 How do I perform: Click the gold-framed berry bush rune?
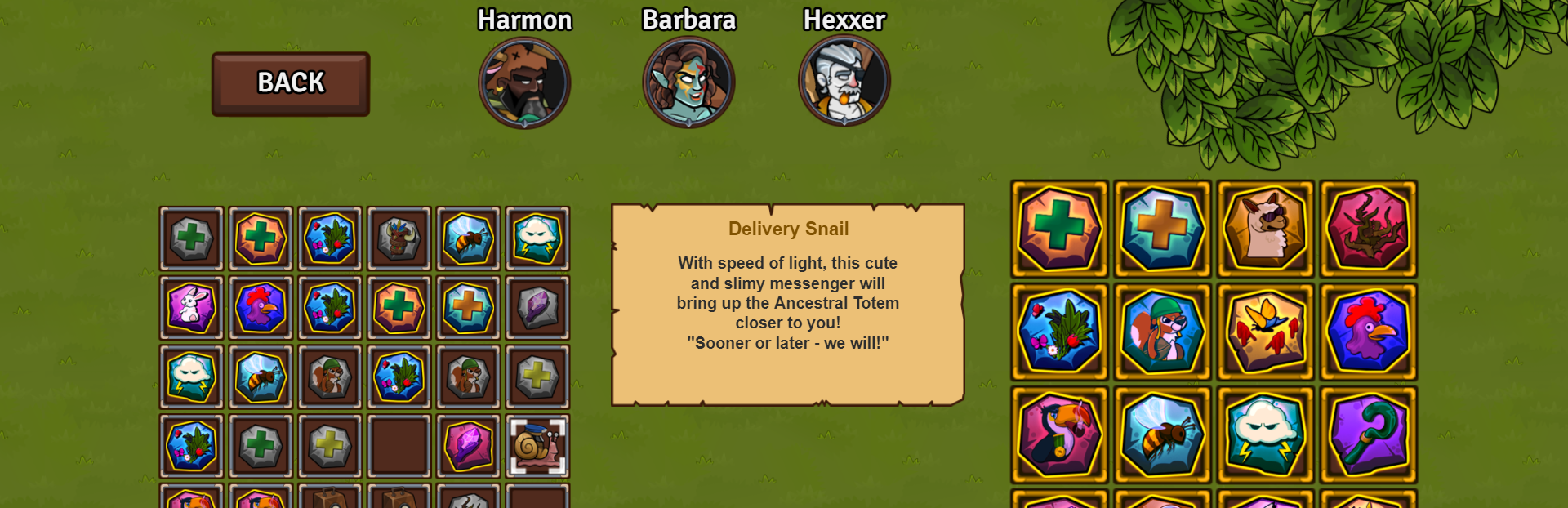coord(1059,332)
